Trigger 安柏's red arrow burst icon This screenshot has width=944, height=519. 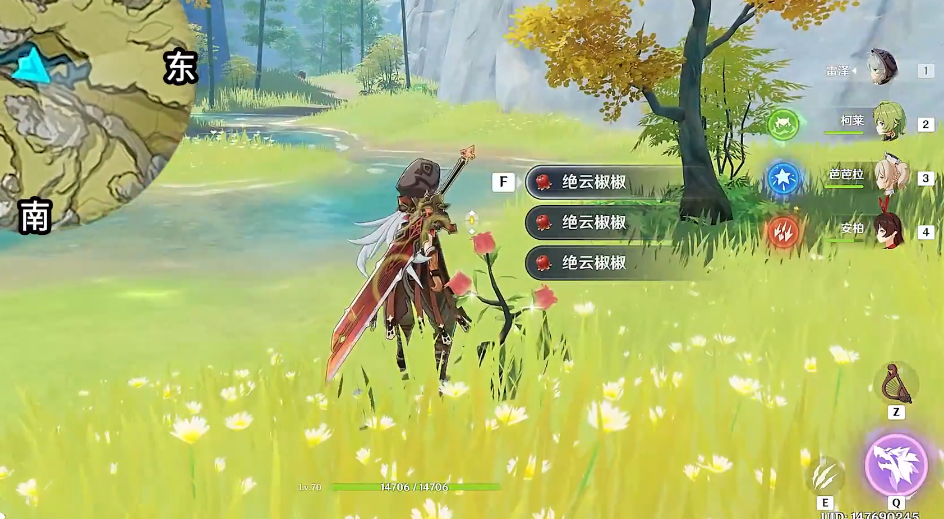tap(783, 232)
